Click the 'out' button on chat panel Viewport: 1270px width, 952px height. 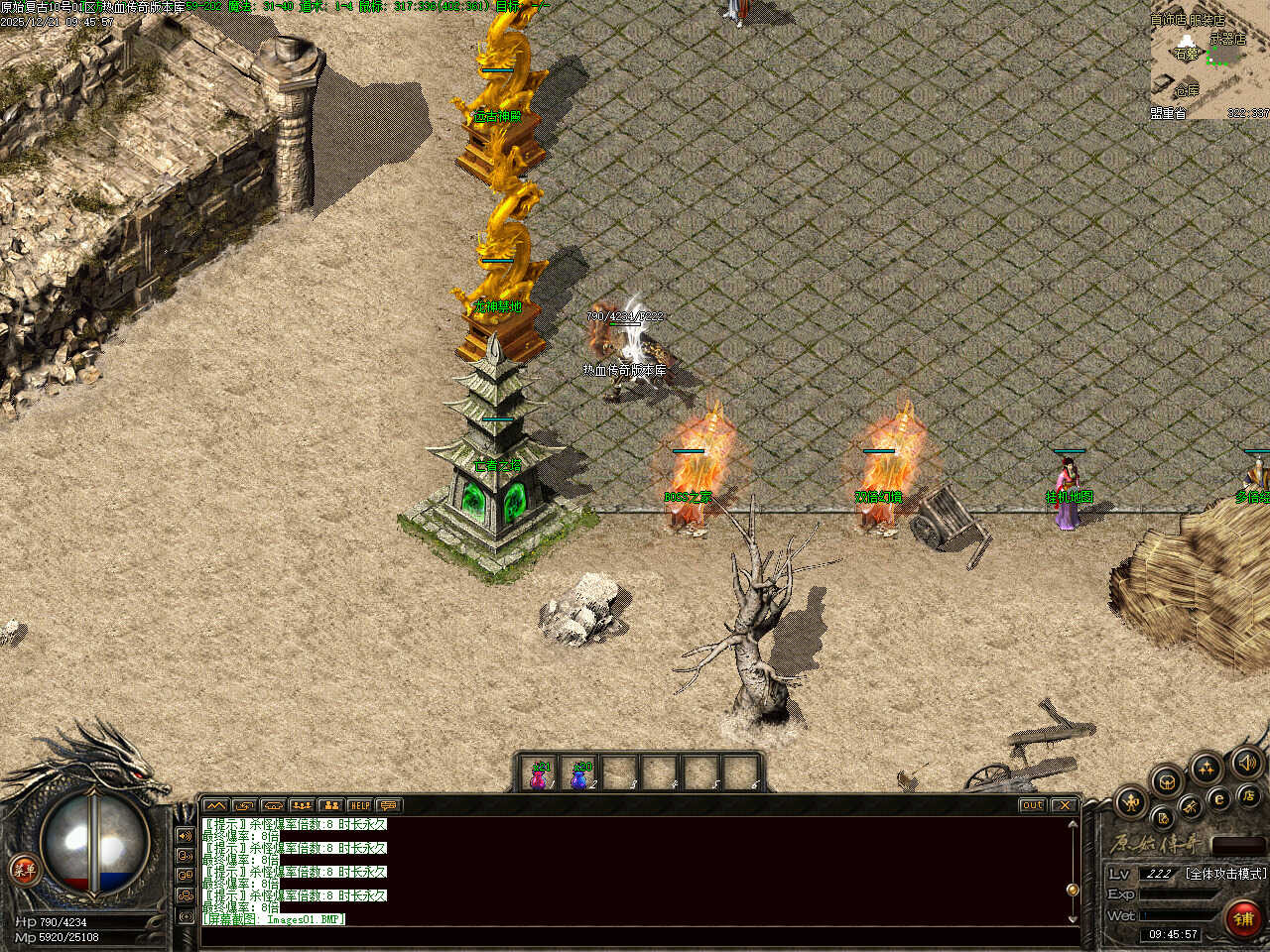coord(1032,805)
